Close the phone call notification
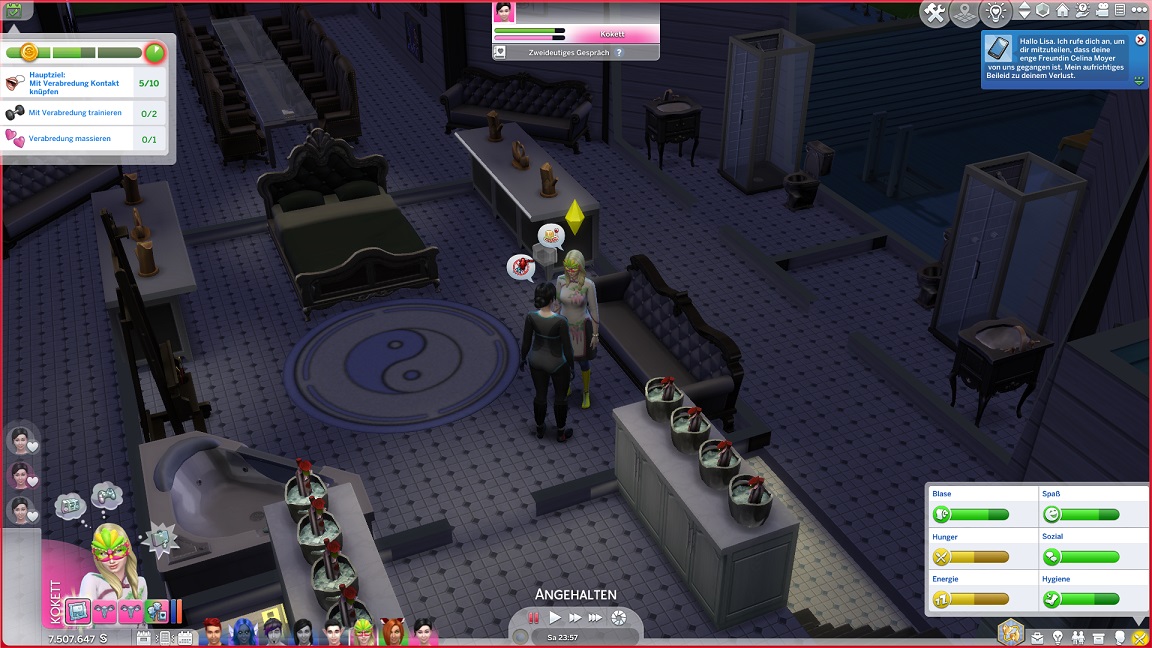The image size is (1152, 648). click(1141, 40)
